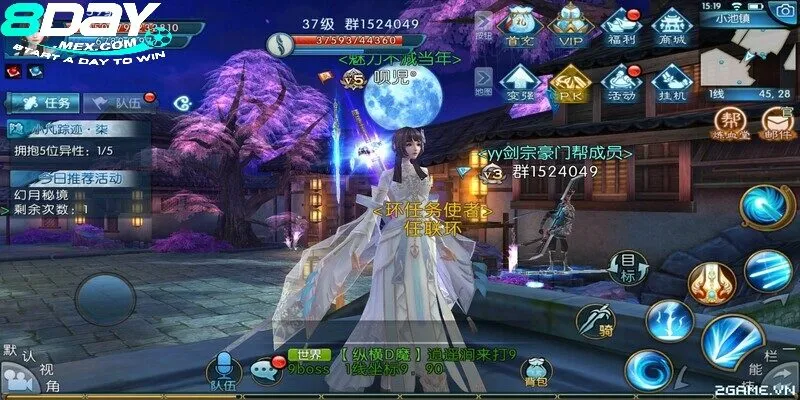This screenshot has width=800, height=400.
Task: Activate 挂机 auto-battle
Action: (x=672, y=82)
